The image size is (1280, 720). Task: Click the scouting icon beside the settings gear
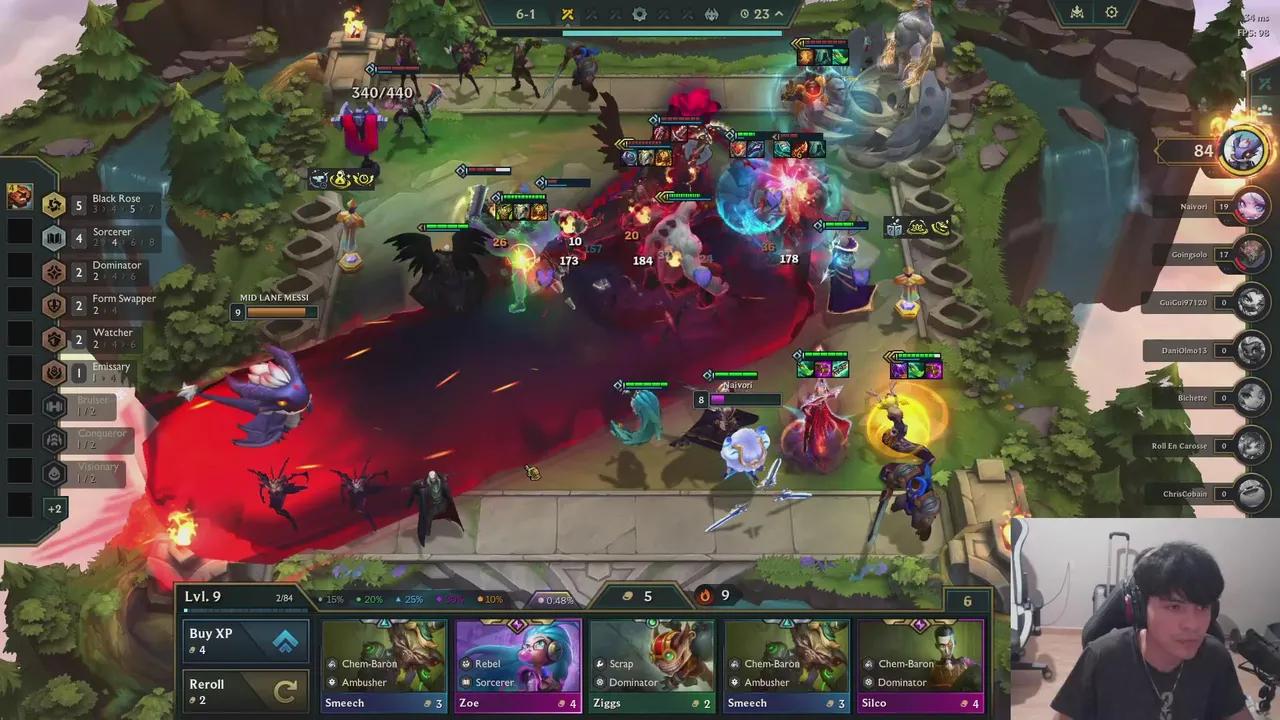tap(1075, 12)
